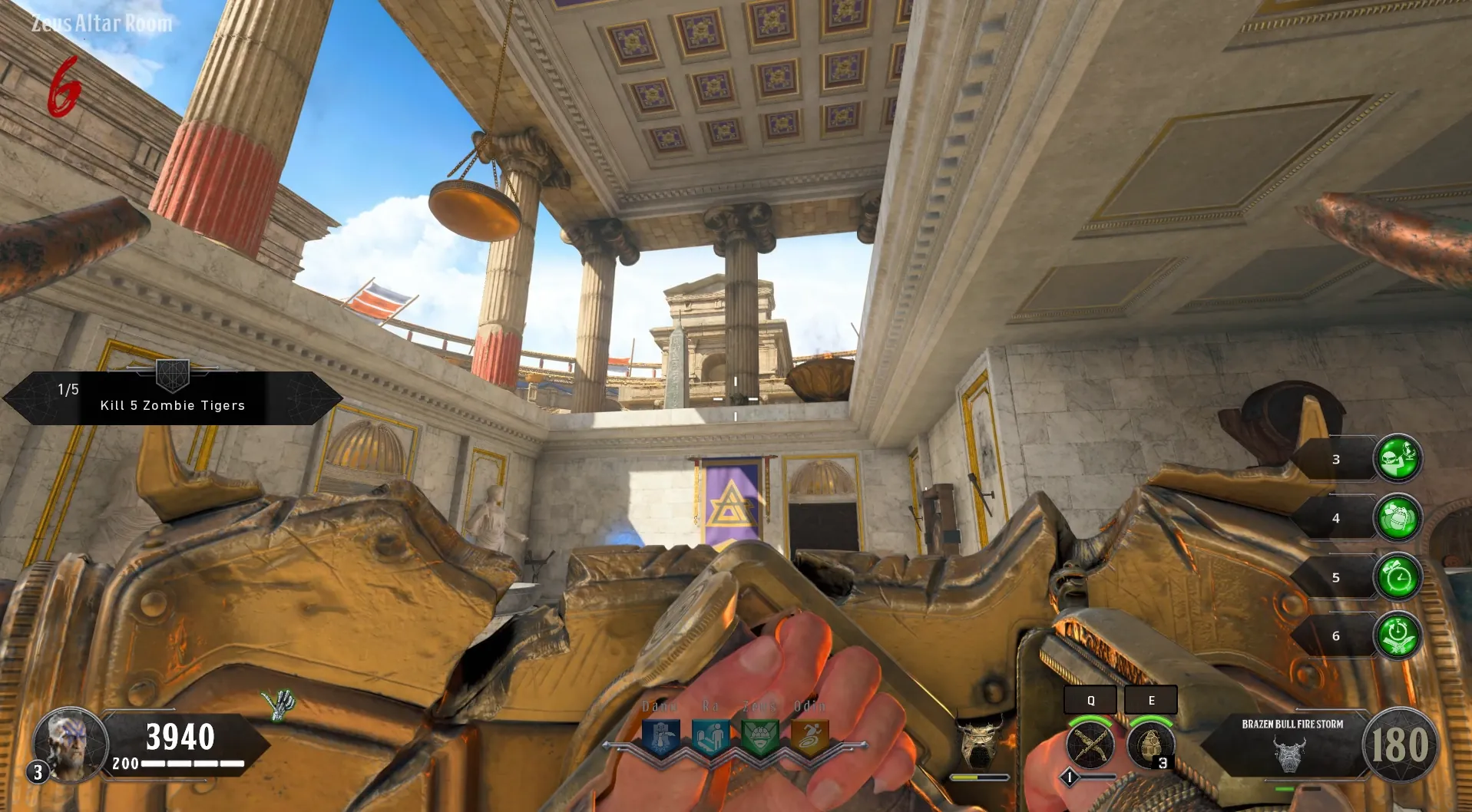Click the crossed daggers special weapon icon
Image resolution: width=1472 pixels, height=812 pixels.
[1090, 744]
